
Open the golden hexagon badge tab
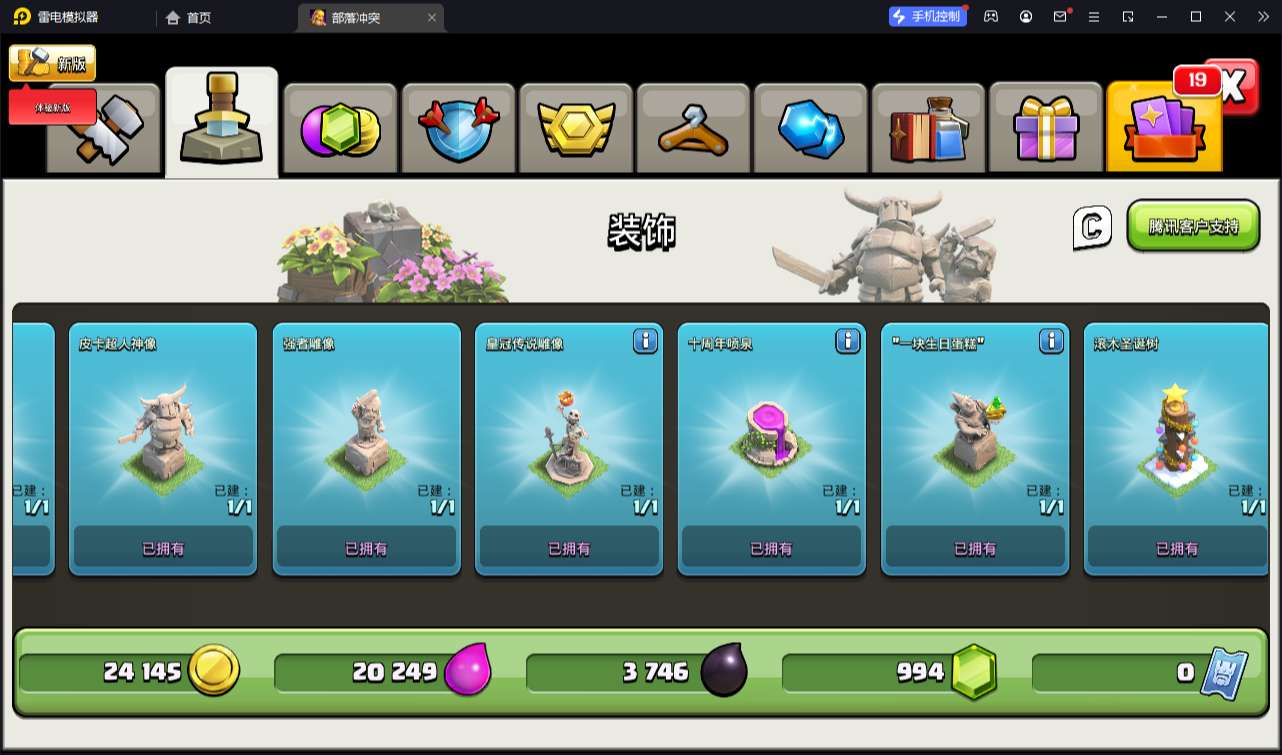coord(575,129)
